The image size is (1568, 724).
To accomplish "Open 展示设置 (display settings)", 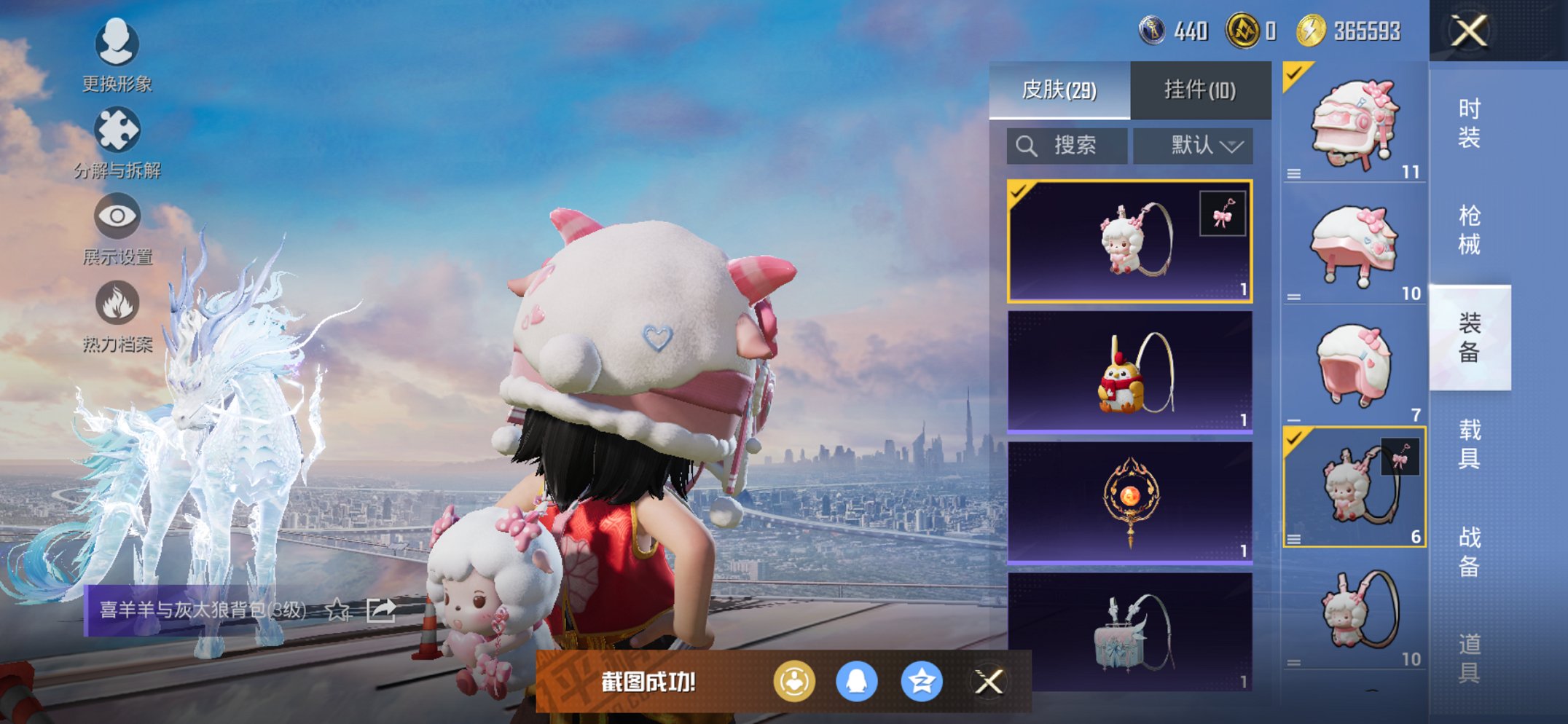I will [x=117, y=219].
